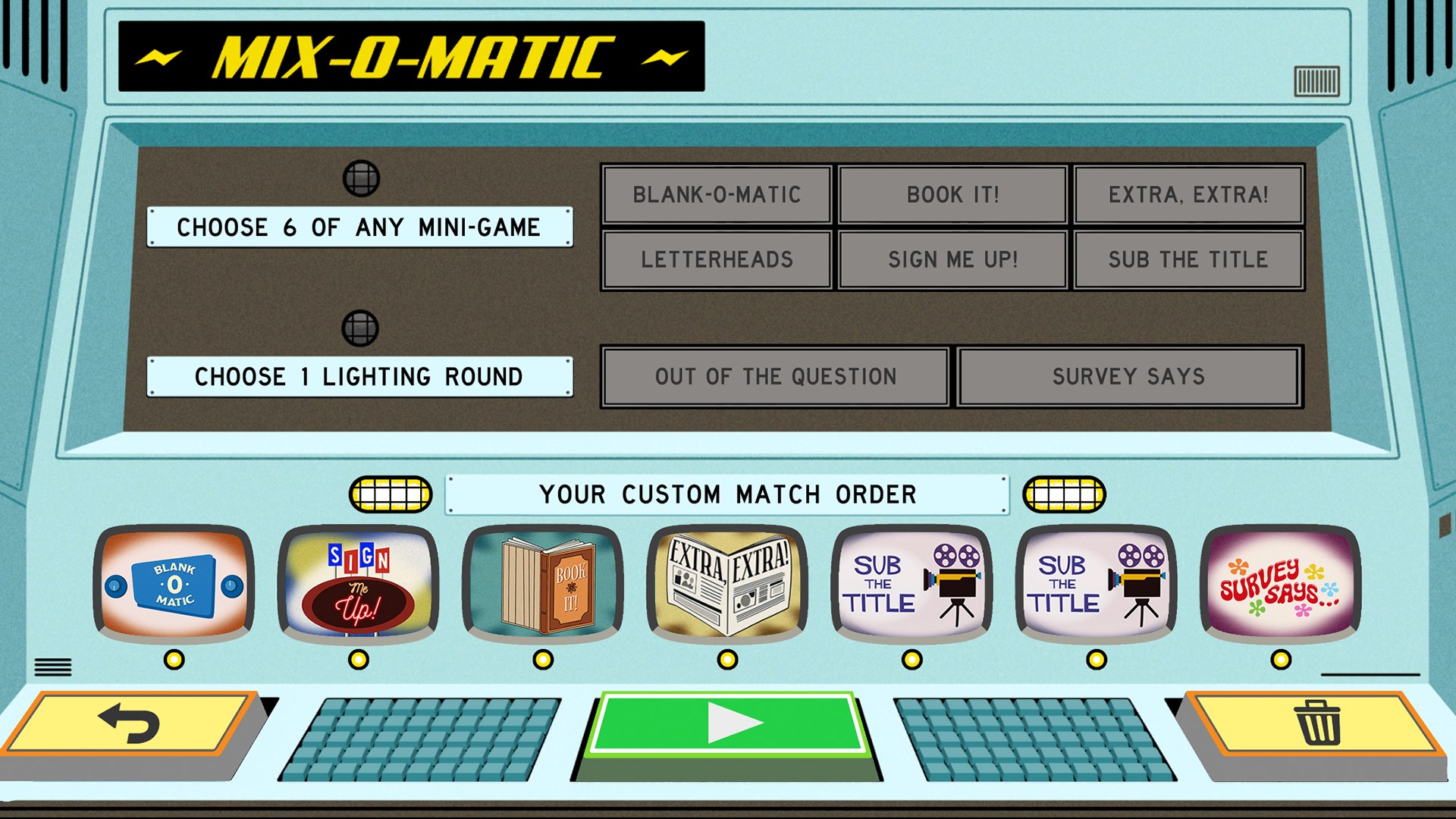Viewport: 1456px width, 819px height.
Task: Choose the Book It! mini-game button
Action: [x=952, y=195]
